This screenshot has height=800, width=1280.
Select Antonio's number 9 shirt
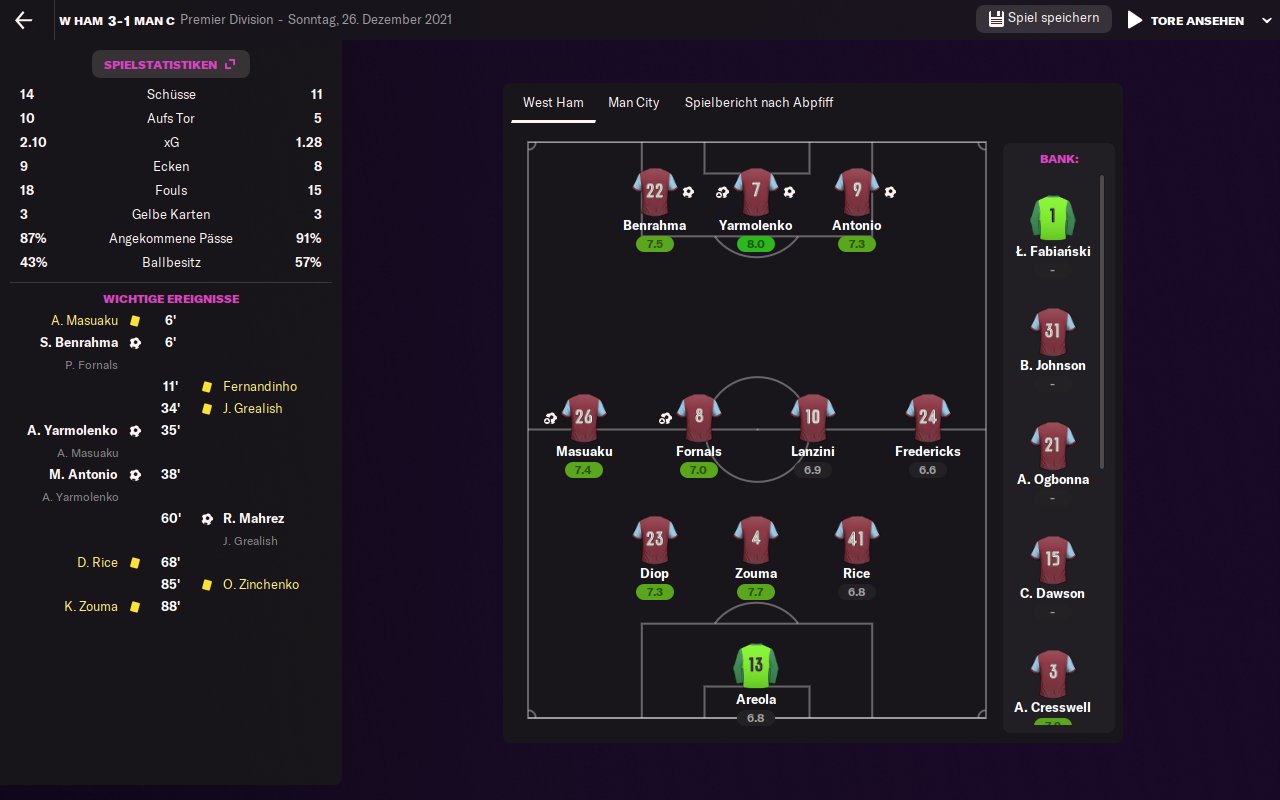tap(857, 192)
